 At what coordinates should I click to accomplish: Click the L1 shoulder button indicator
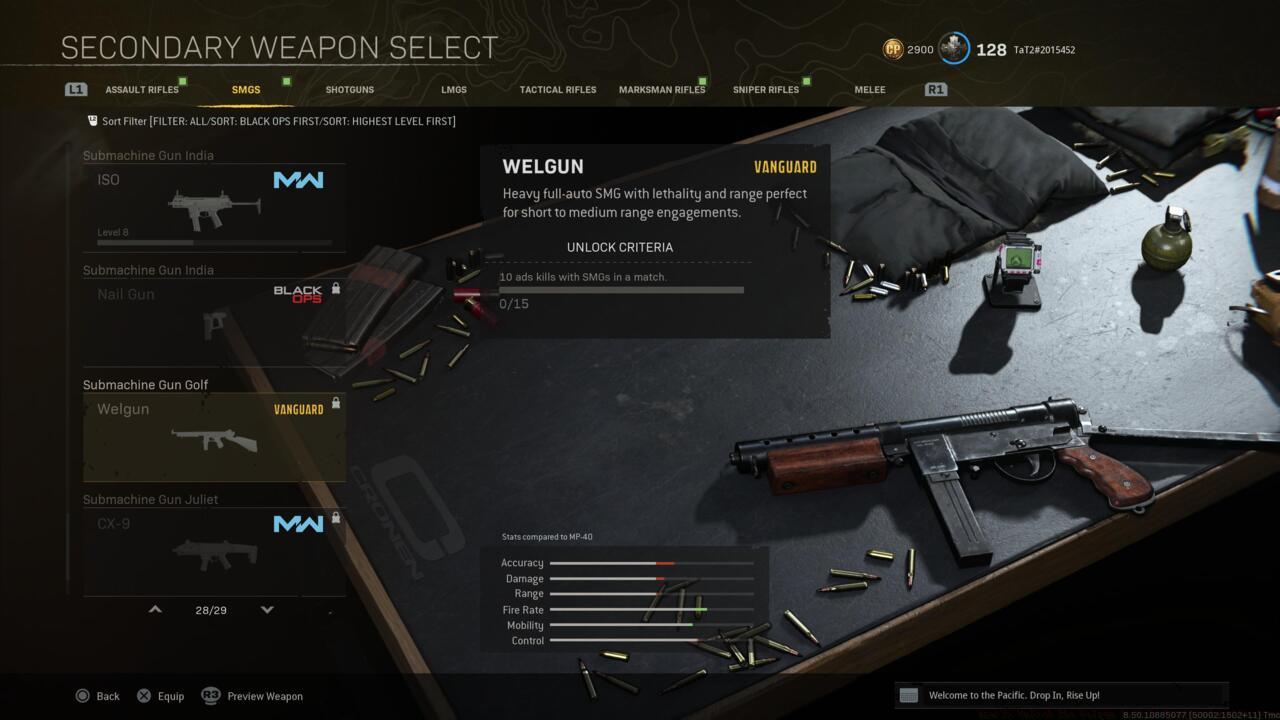76,89
